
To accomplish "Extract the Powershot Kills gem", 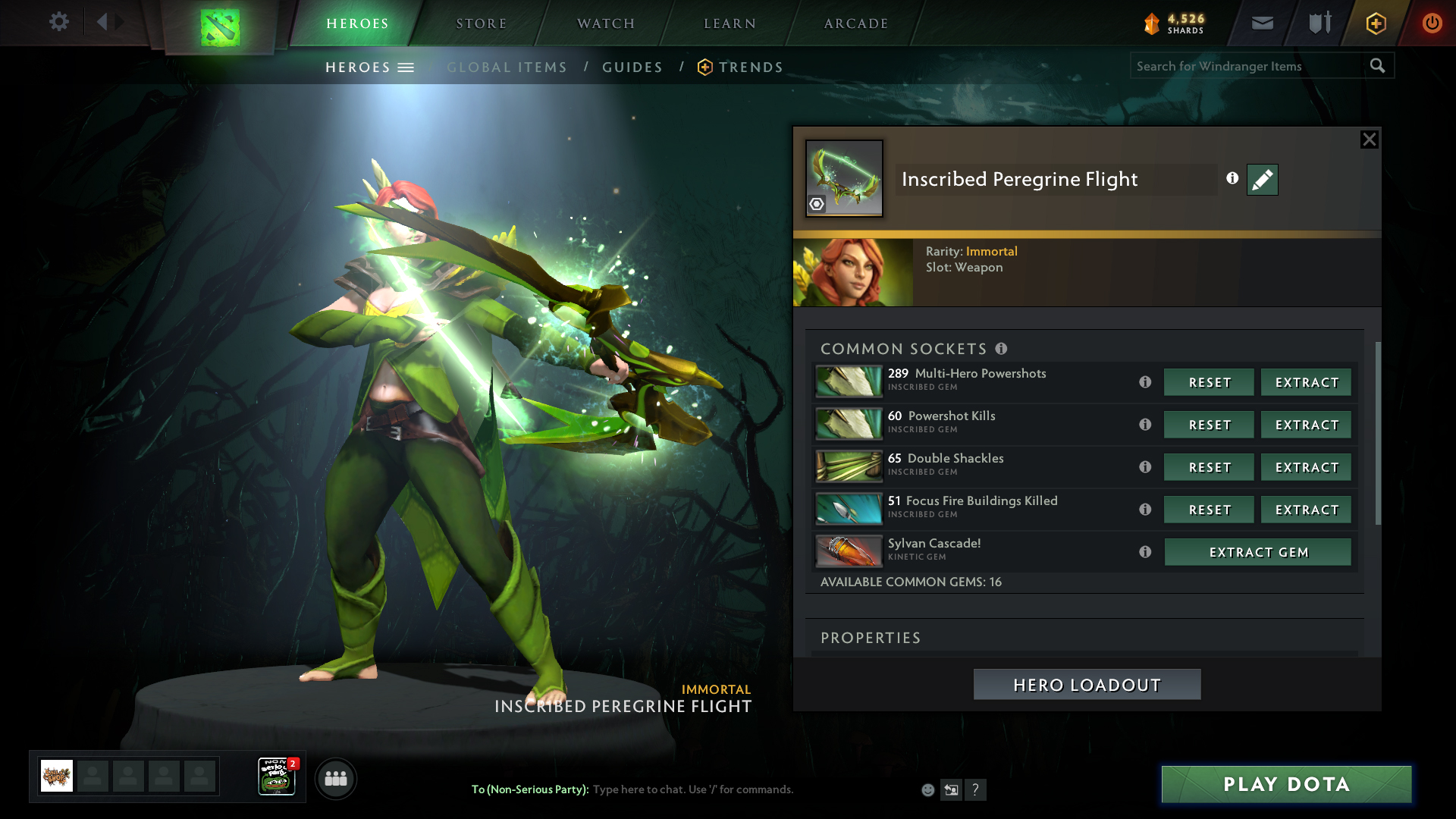I will (1306, 425).
